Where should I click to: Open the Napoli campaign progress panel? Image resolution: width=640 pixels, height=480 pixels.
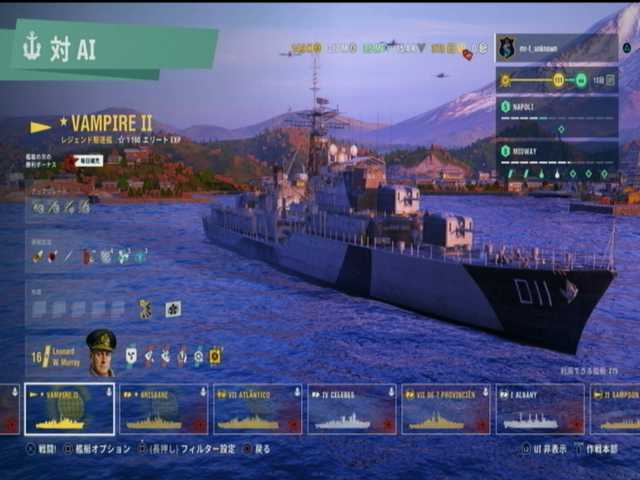556,117
